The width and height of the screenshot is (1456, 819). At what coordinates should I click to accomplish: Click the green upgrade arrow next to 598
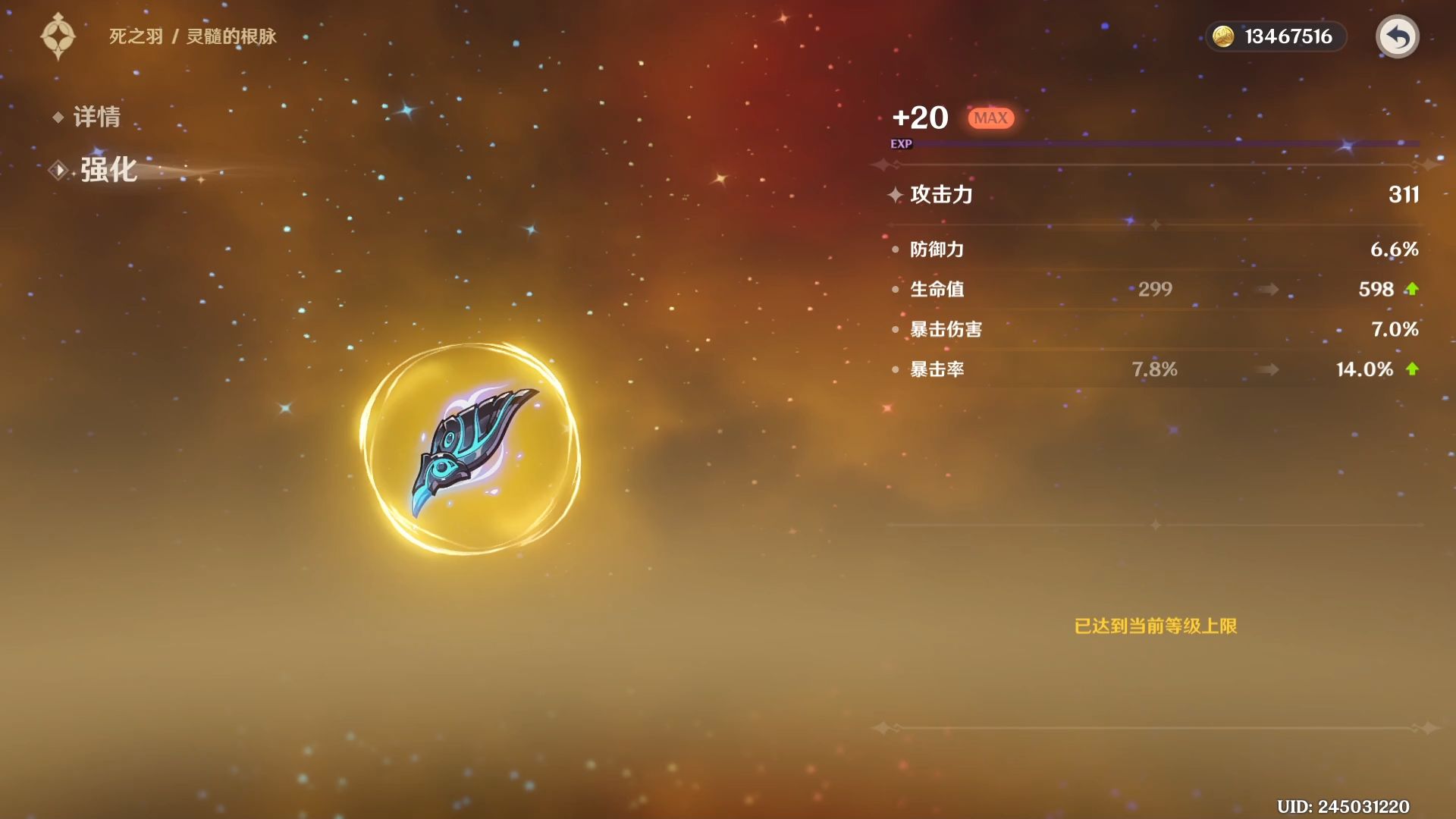tap(1412, 289)
